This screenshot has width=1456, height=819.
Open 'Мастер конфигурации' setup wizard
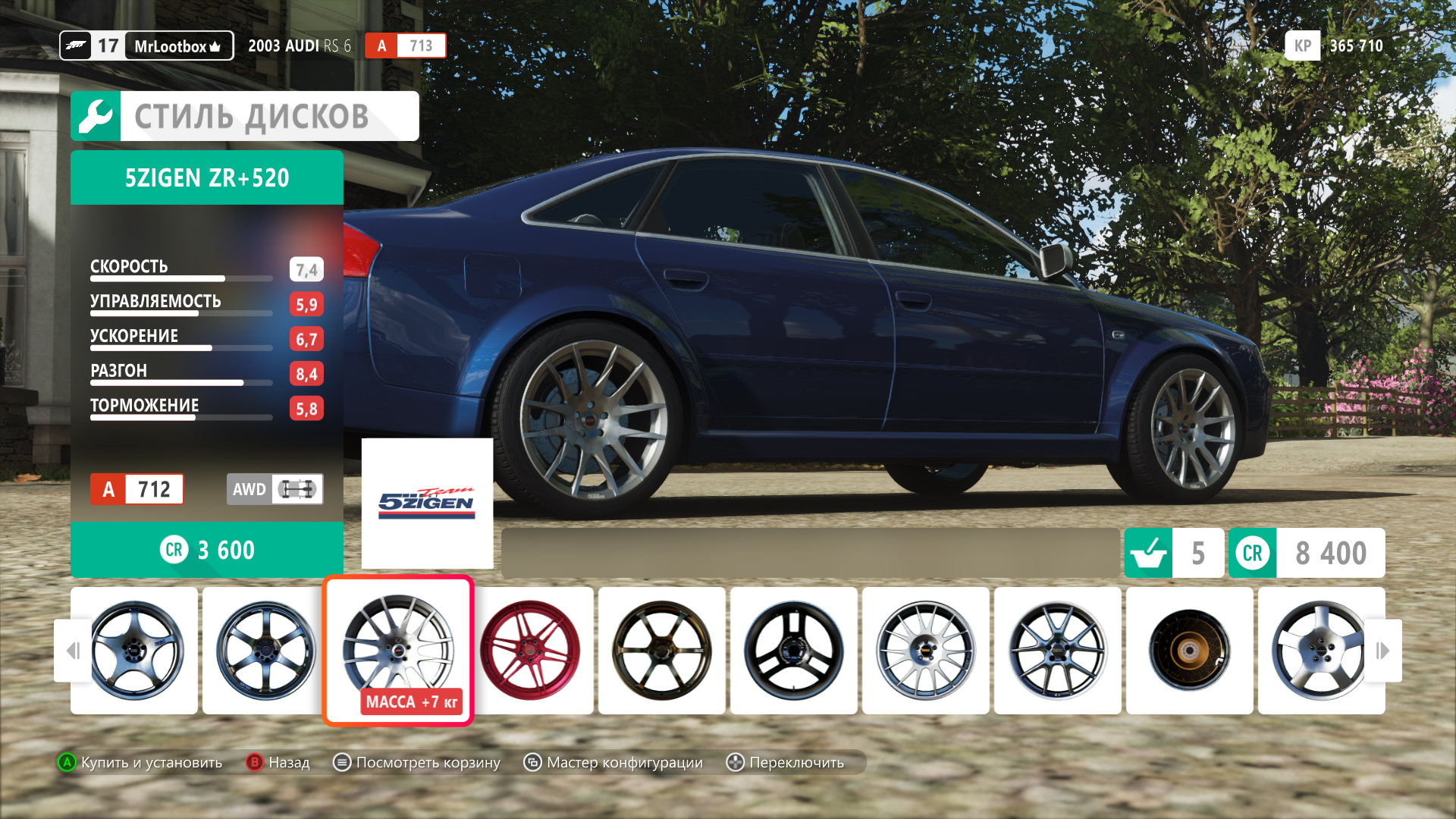613,762
